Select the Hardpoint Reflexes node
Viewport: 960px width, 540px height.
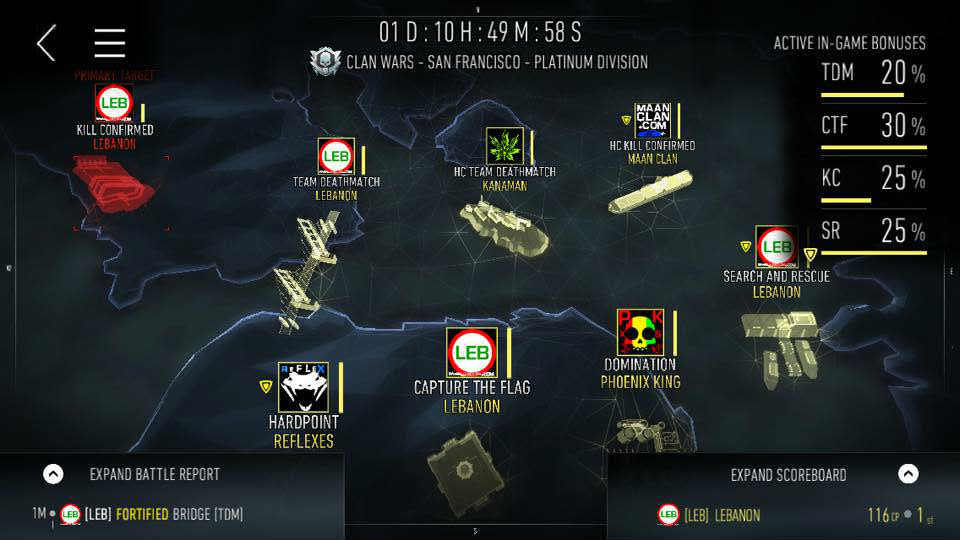point(302,386)
